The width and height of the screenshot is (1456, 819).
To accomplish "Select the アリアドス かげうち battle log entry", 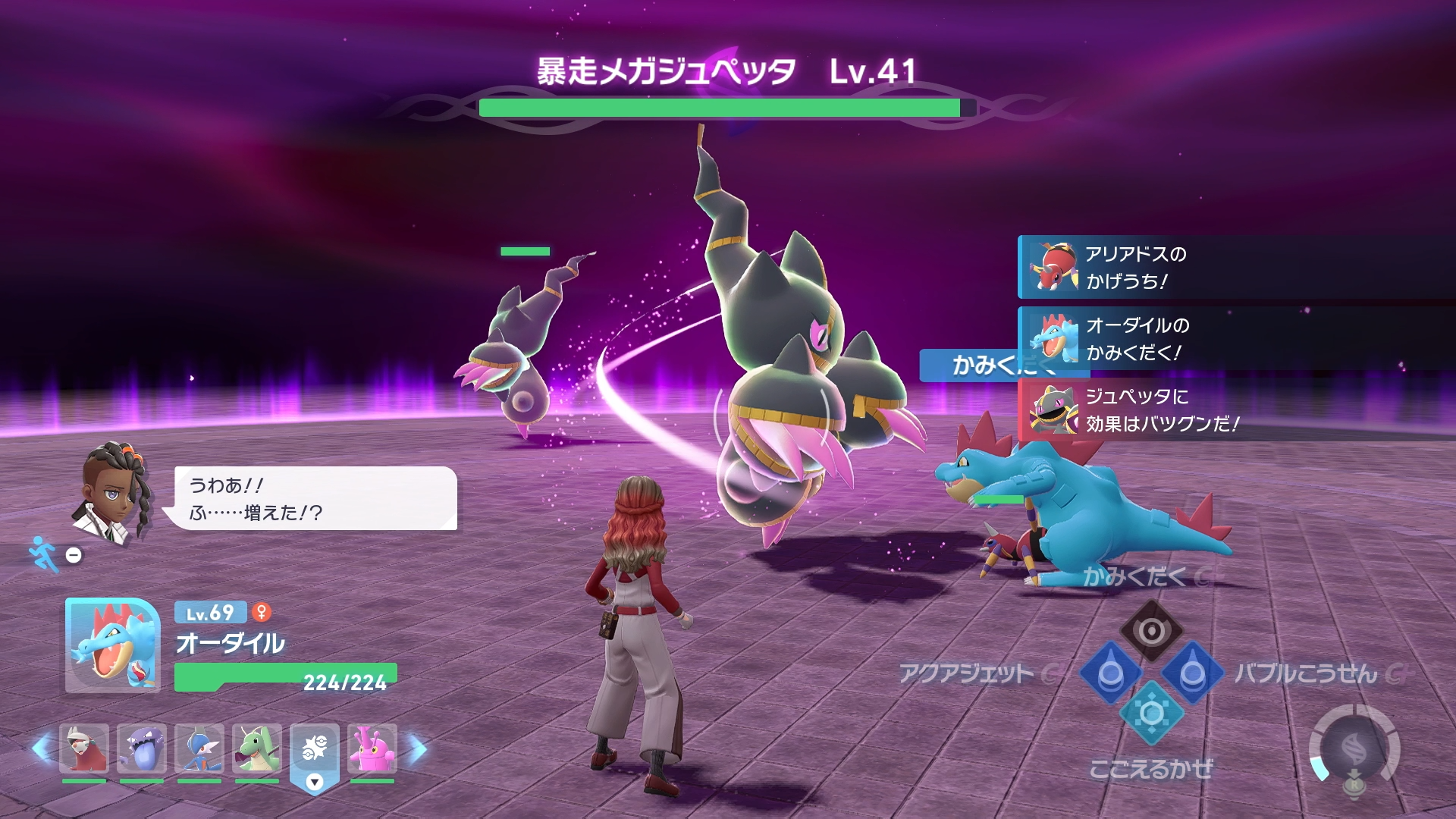I will [1137, 268].
